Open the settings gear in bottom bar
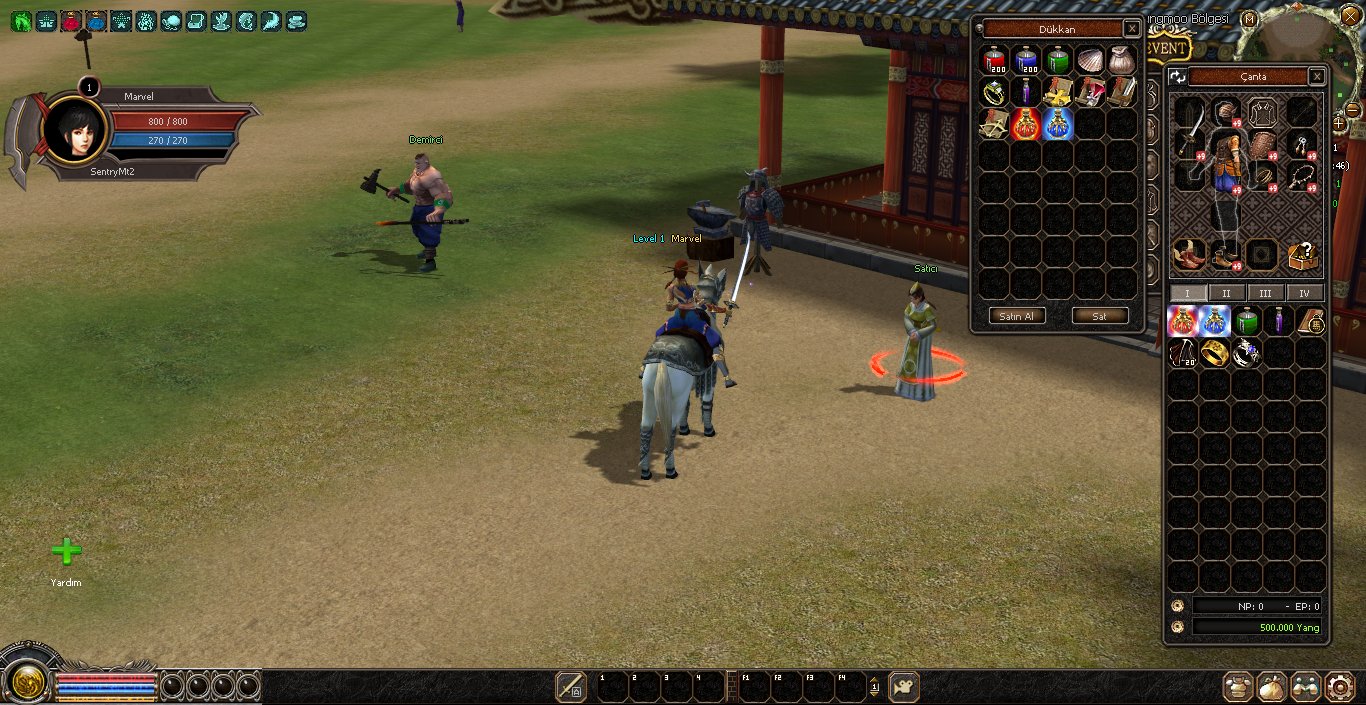This screenshot has width=1366, height=705. tap(1340, 686)
